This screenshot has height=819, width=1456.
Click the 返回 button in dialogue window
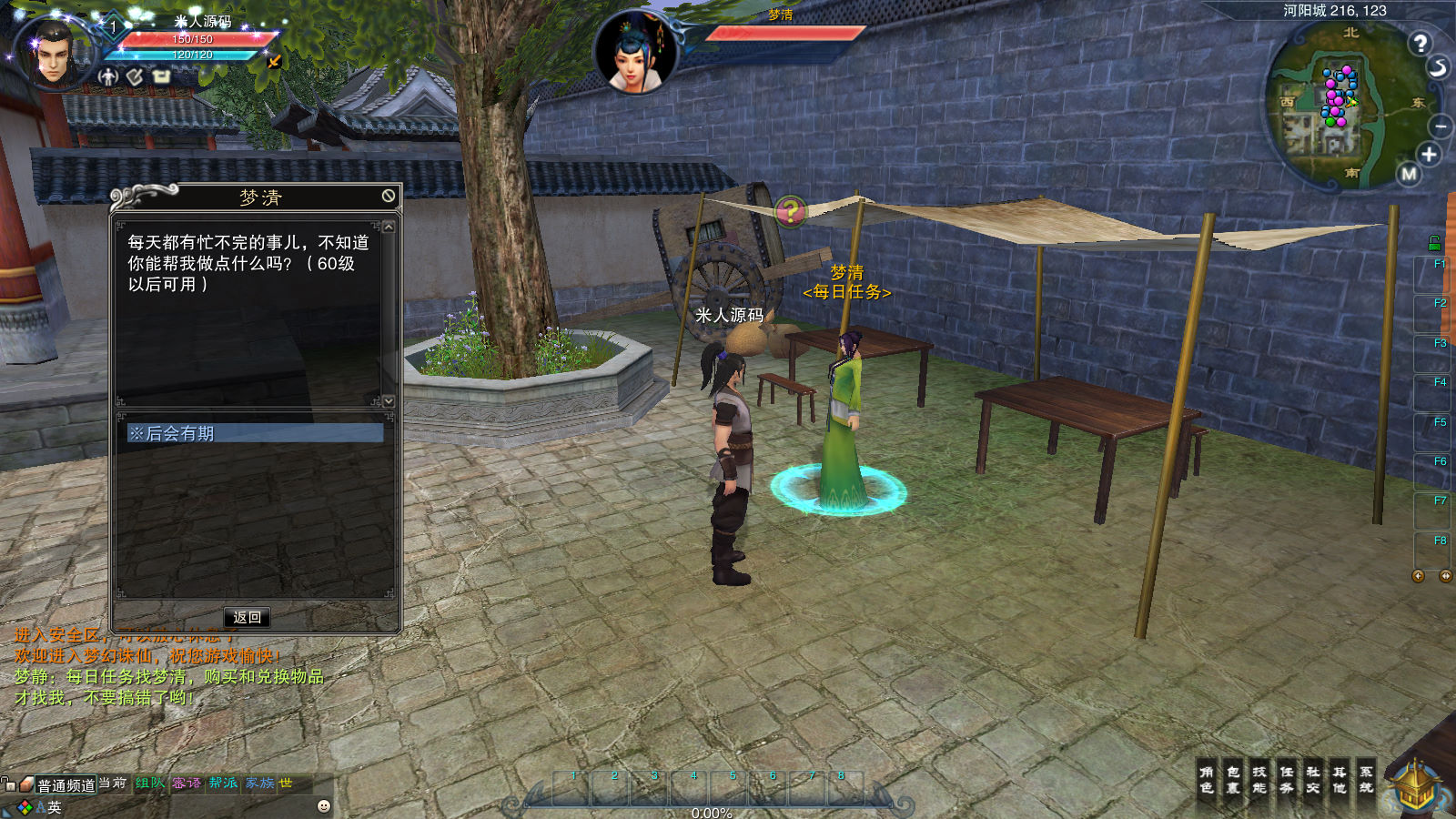tap(247, 617)
